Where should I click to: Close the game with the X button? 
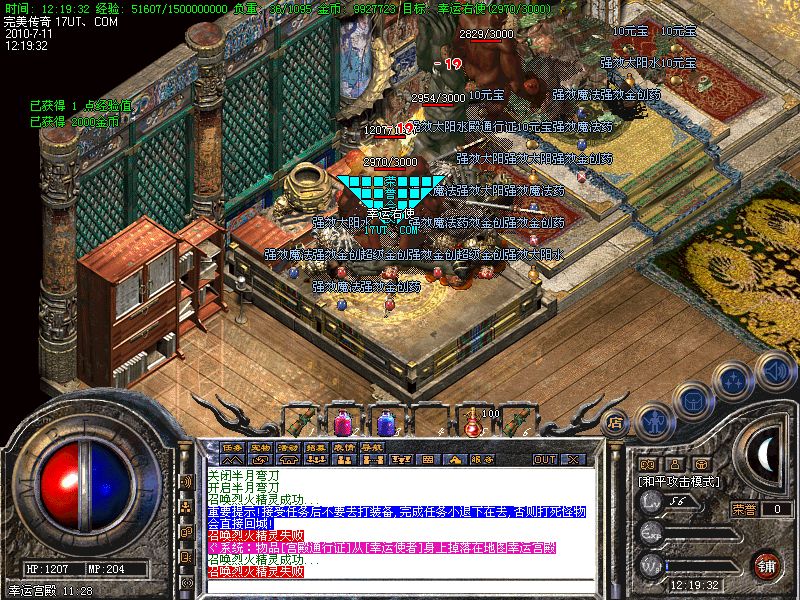(x=573, y=459)
